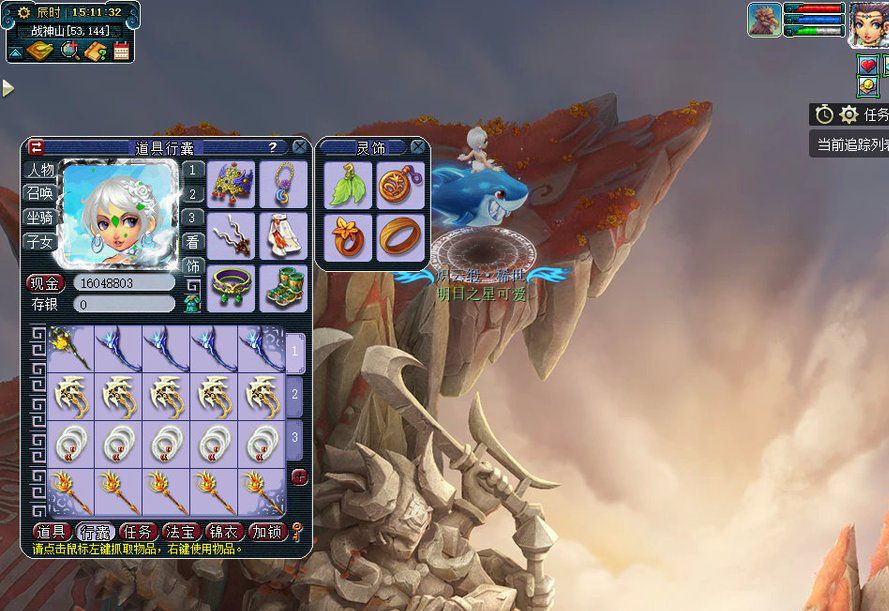Close the 道具行囊 inventory window
Image resolution: width=889 pixels, height=611 pixels.
click(x=299, y=147)
